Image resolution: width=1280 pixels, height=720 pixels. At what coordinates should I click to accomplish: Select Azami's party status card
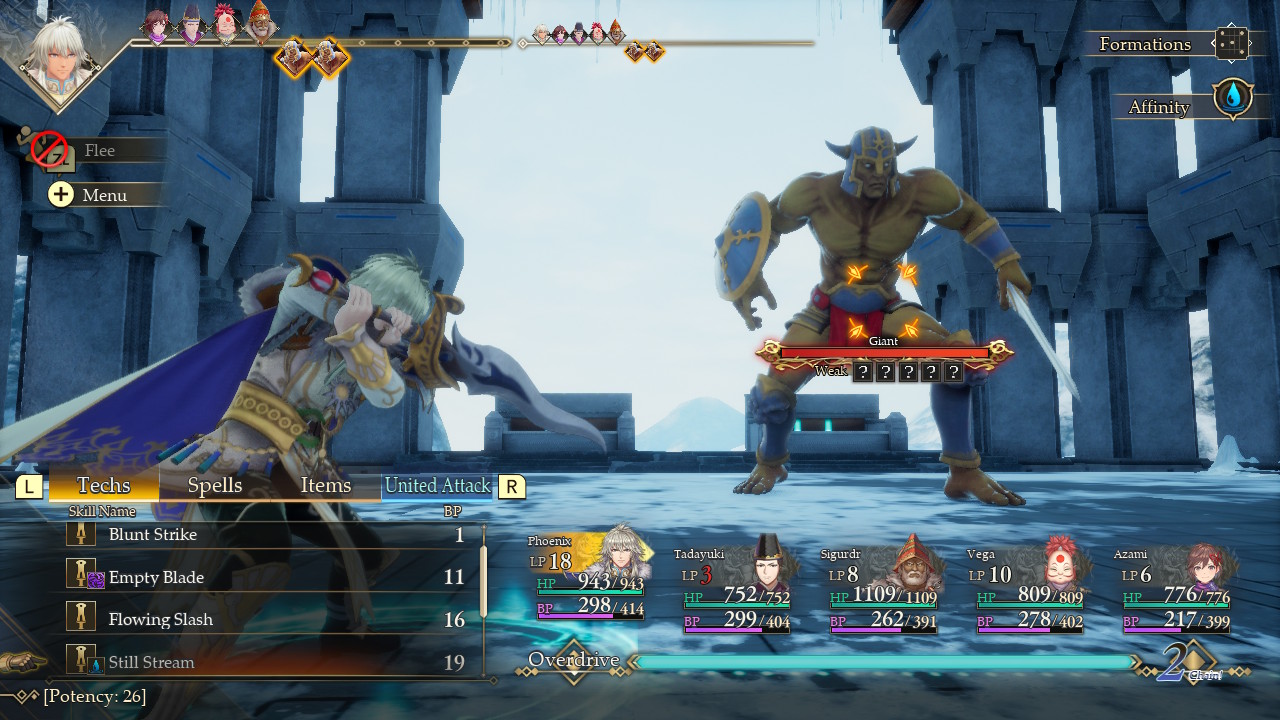click(1176, 590)
